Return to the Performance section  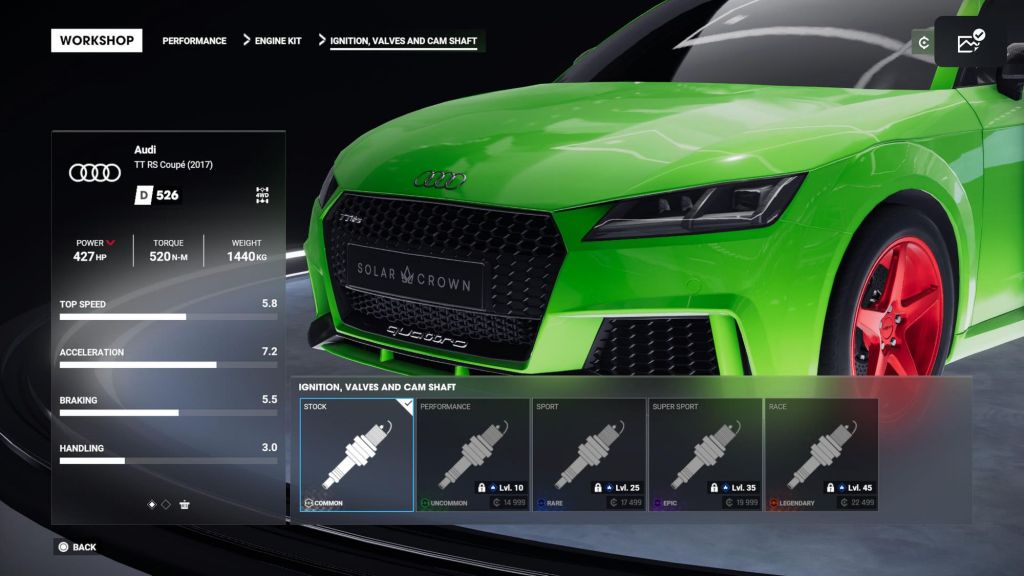coord(194,41)
